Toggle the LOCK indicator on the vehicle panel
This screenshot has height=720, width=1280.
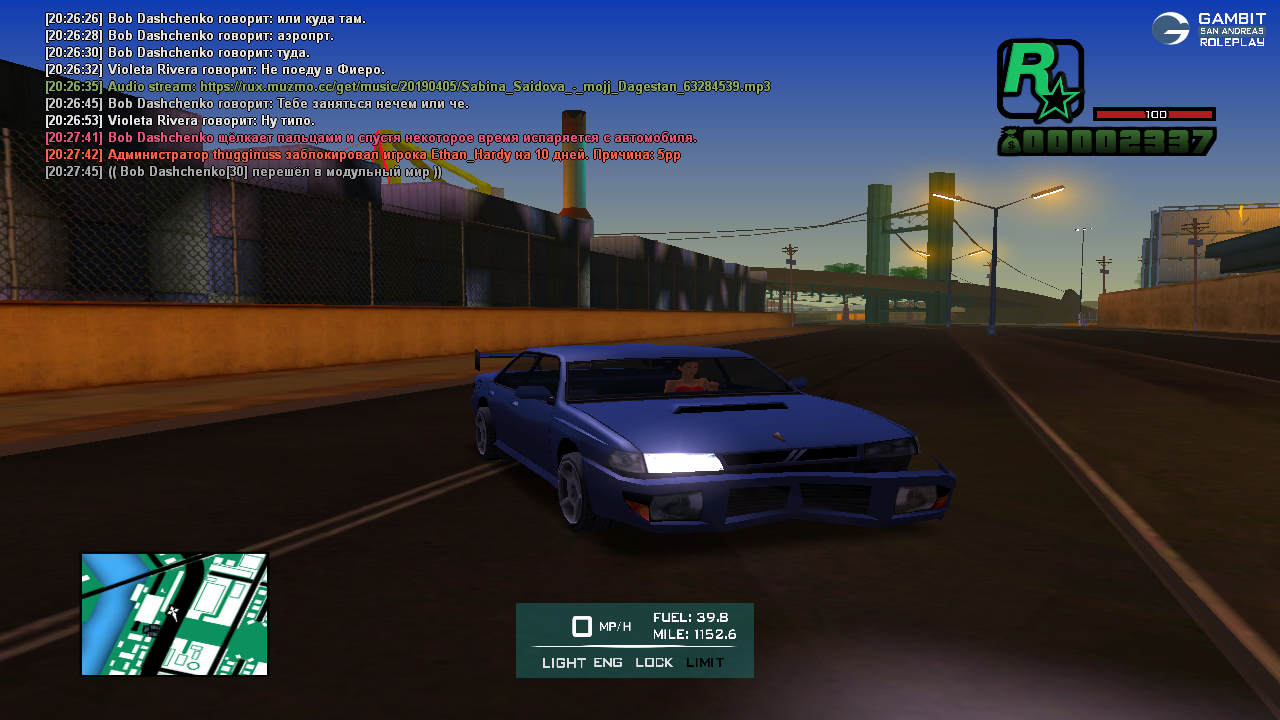point(654,663)
